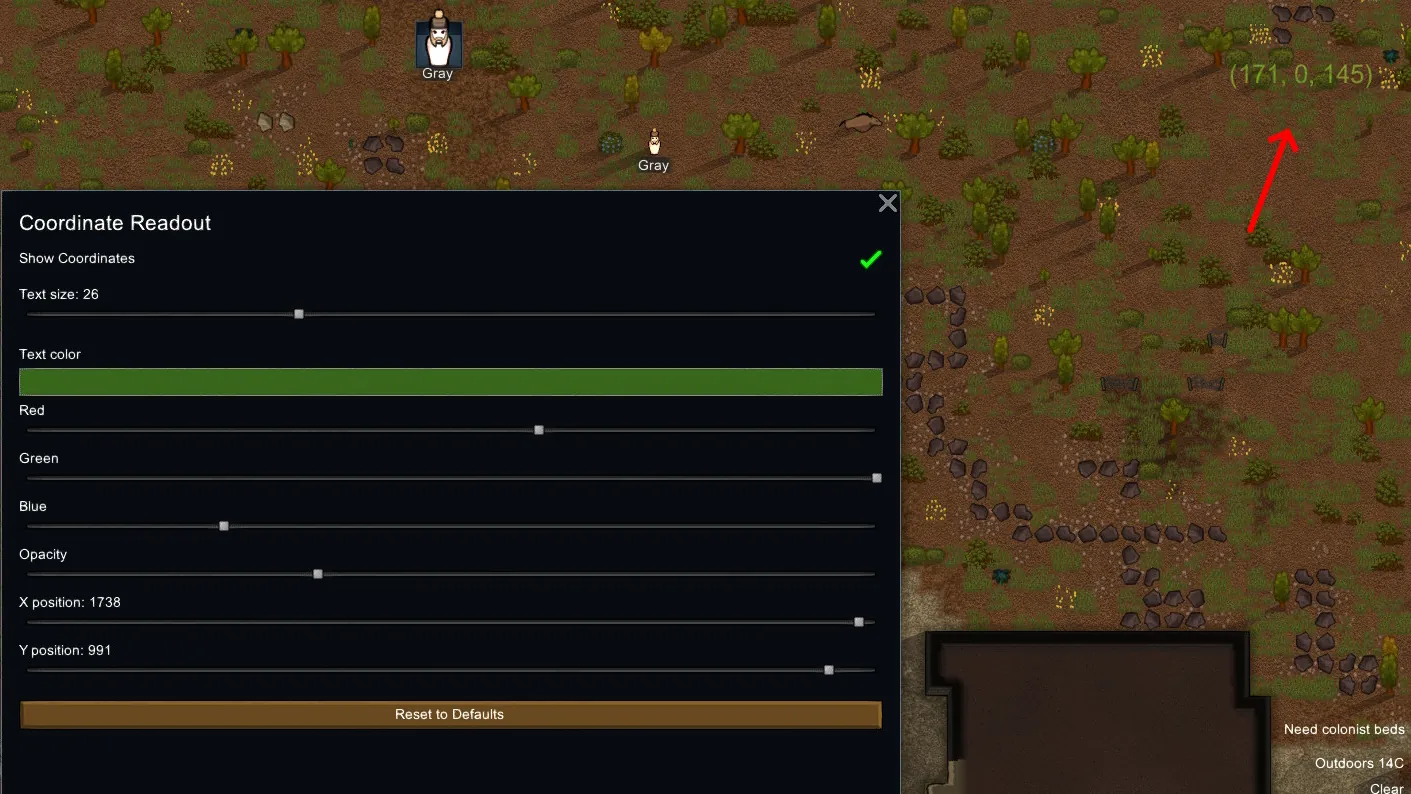Open the Need colonist beds alert

tap(1343, 730)
